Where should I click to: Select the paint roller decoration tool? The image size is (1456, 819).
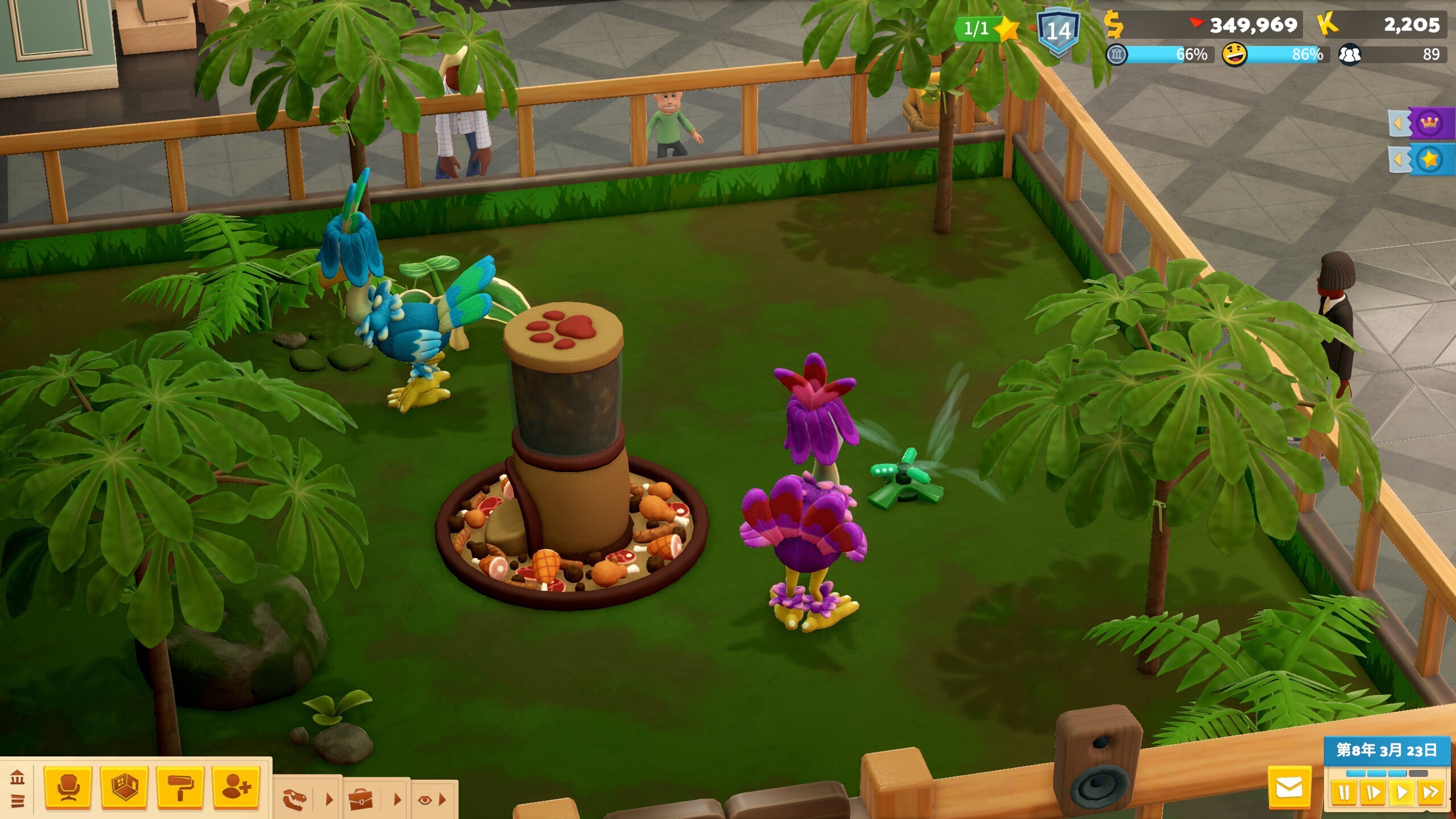click(180, 788)
